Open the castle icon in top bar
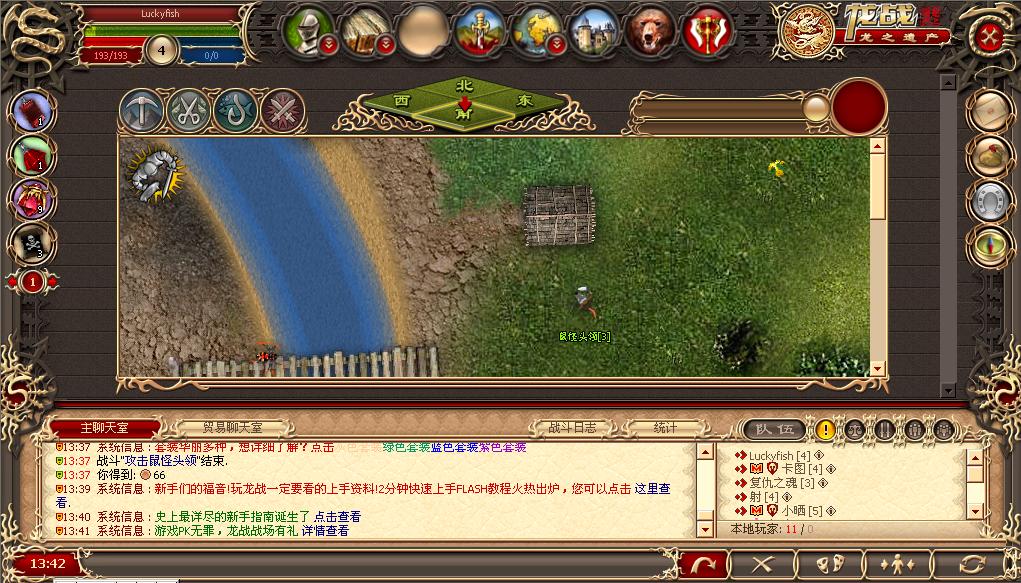Viewport: 1021px width, 583px height. [595, 31]
